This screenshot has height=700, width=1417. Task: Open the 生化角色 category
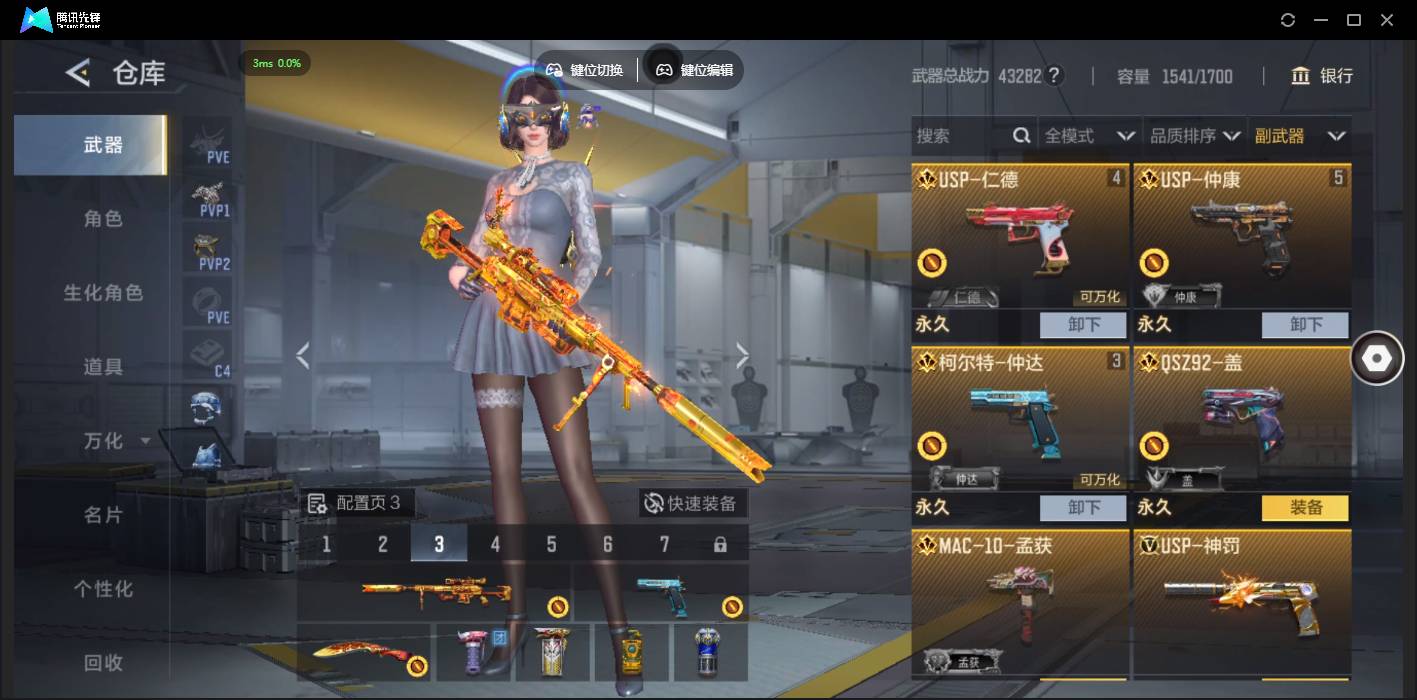pos(103,293)
